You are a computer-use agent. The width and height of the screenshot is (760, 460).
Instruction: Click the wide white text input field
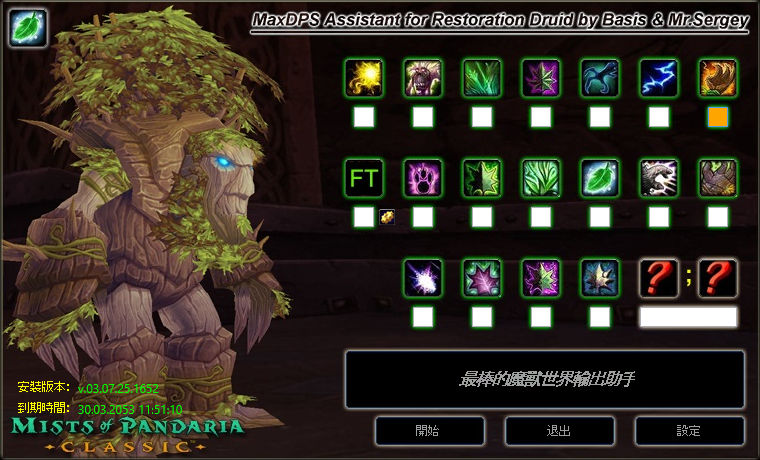pyautogui.click(x=688, y=317)
